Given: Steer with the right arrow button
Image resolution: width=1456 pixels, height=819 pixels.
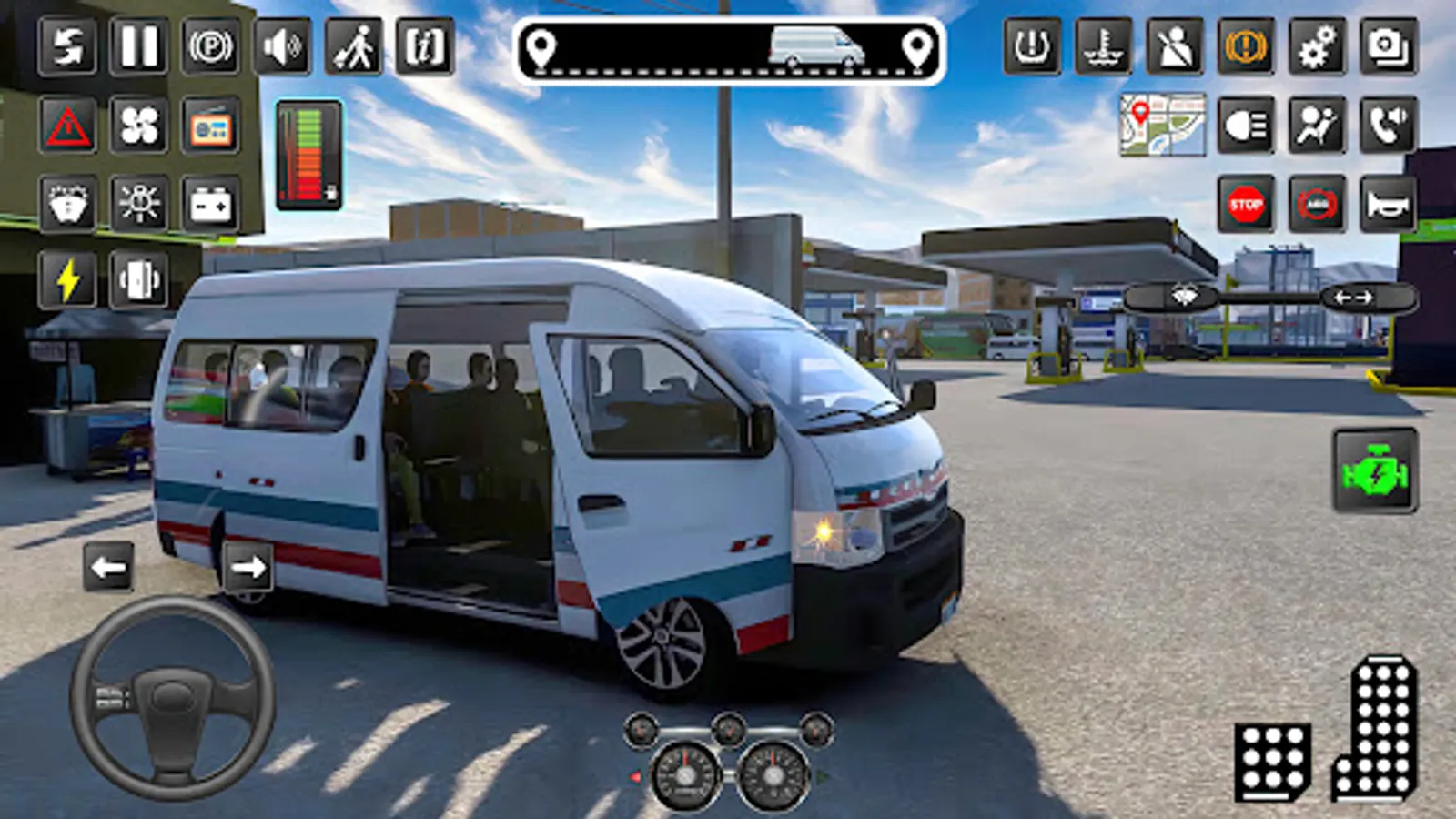Looking at the screenshot, I should point(248,568).
